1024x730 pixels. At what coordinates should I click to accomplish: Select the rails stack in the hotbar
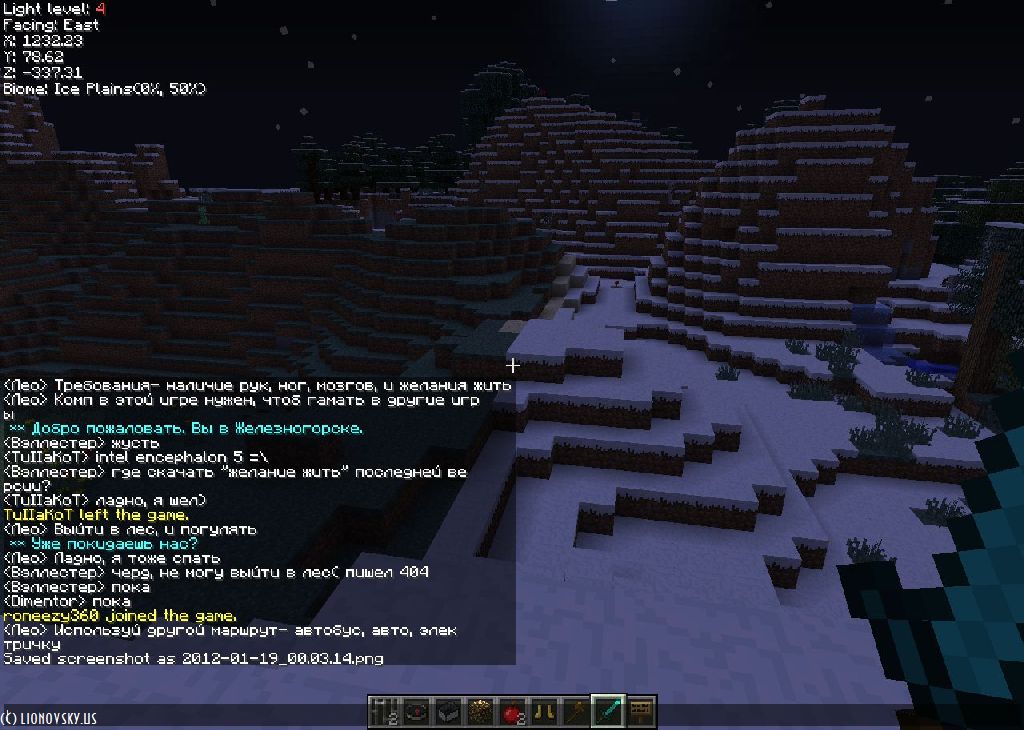(383, 711)
